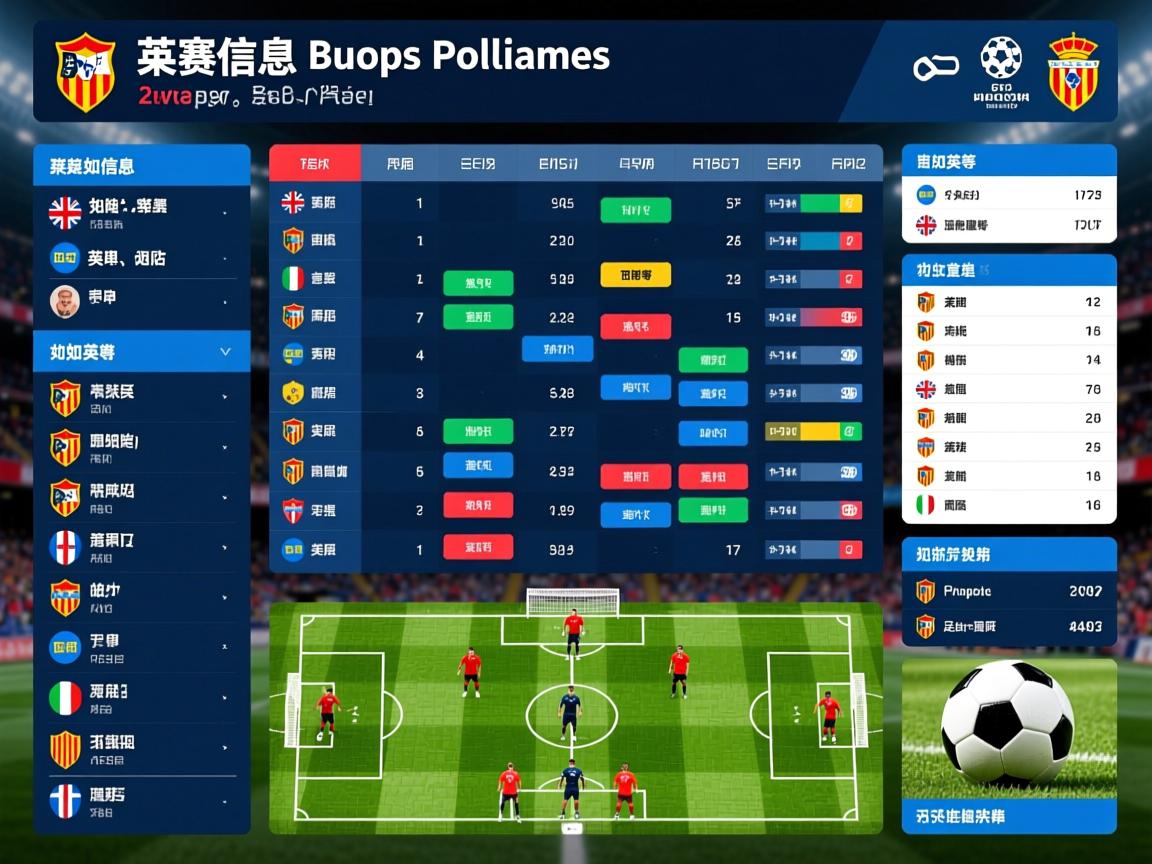Select the right panel row showing 4403
This screenshot has width=1152, height=864.
click(1009, 626)
